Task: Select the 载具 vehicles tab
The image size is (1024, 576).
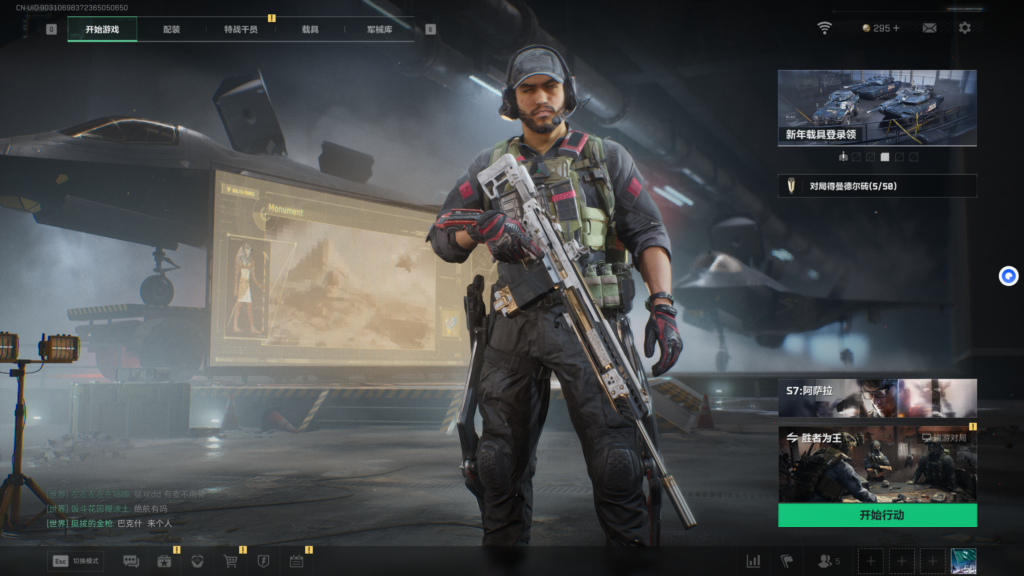Action: point(310,30)
